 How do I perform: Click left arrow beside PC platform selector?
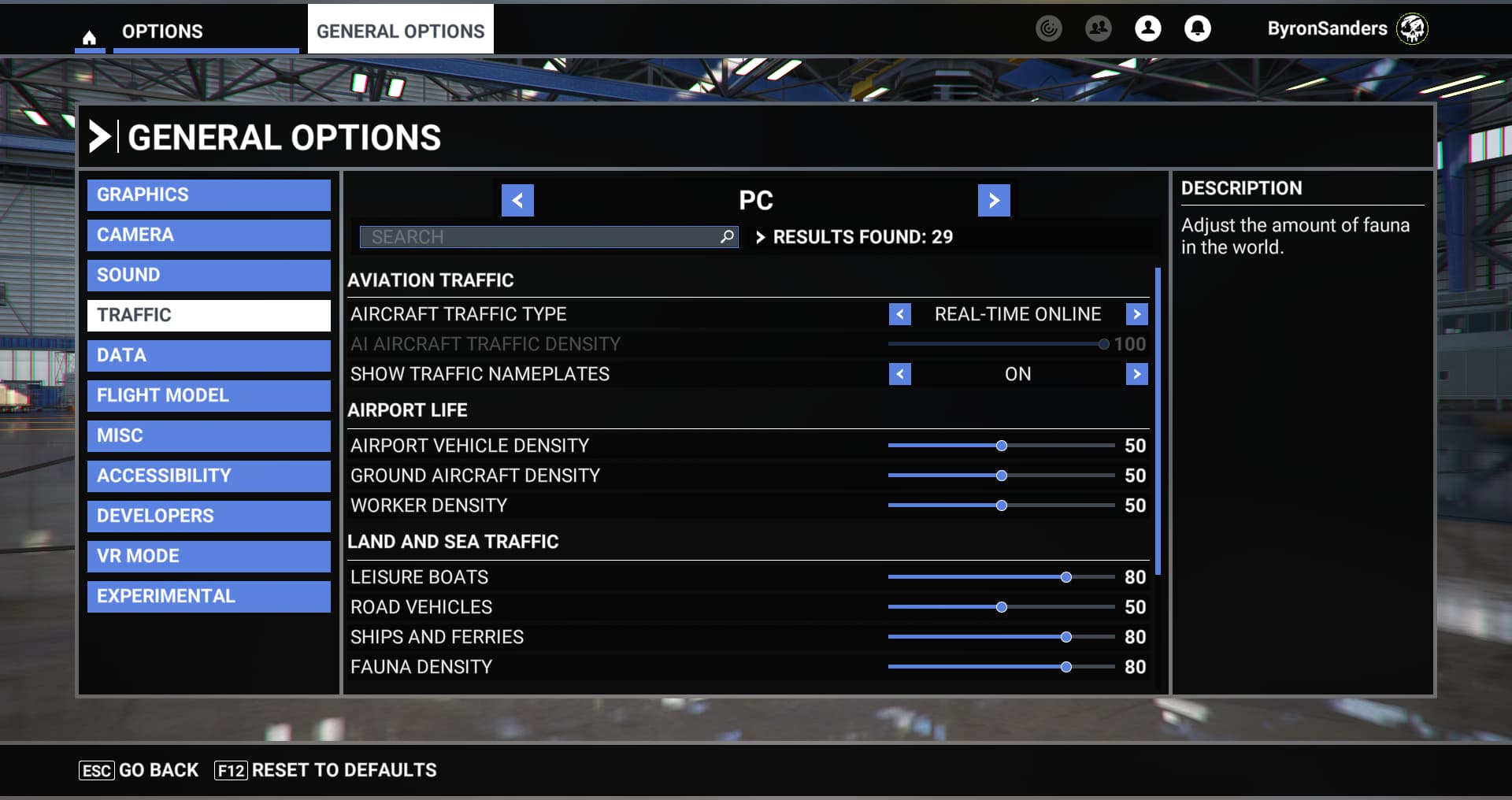(x=517, y=200)
